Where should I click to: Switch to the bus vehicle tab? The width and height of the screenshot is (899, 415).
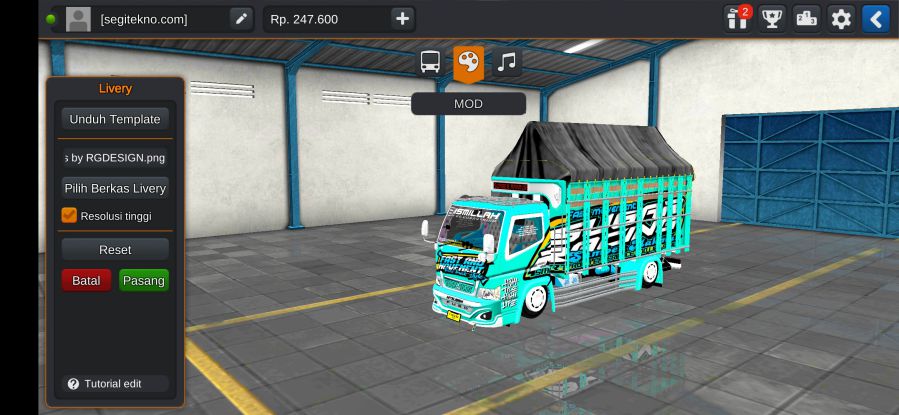point(430,63)
